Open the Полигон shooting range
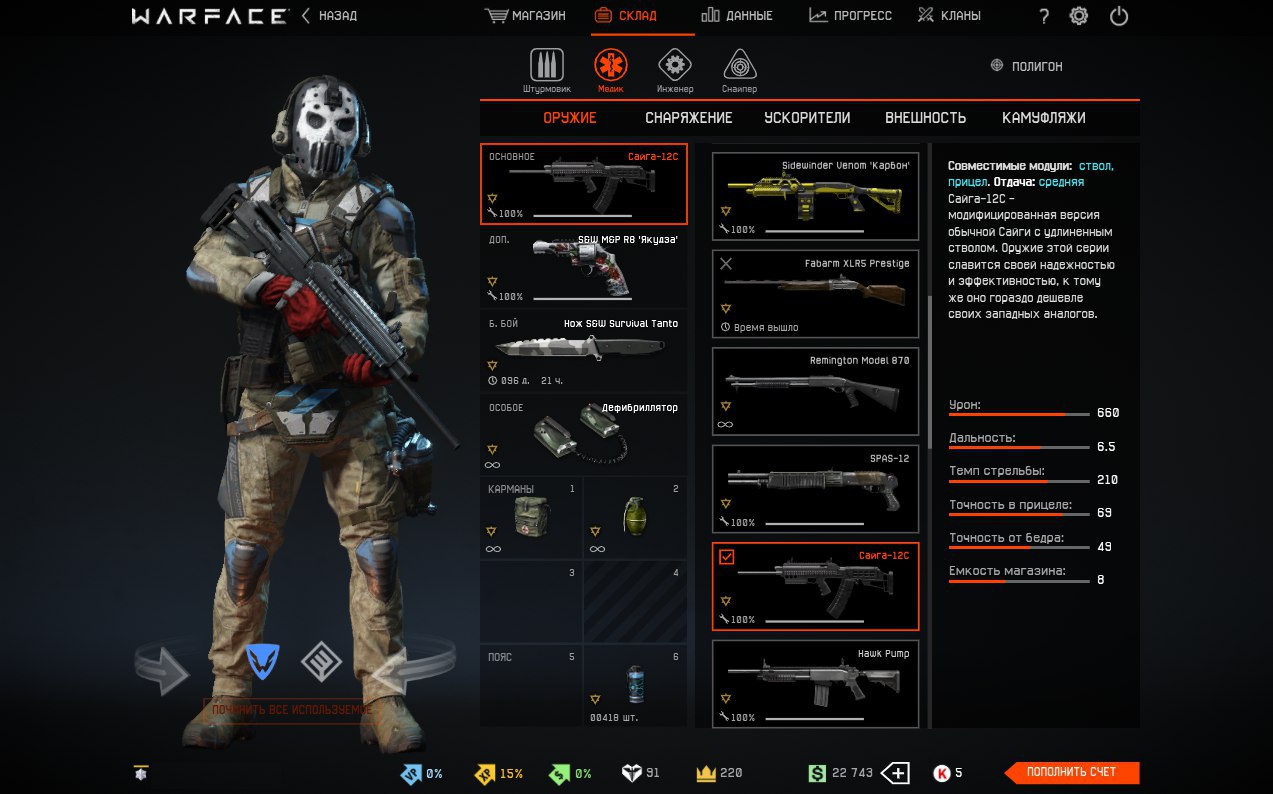 (x=1027, y=66)
